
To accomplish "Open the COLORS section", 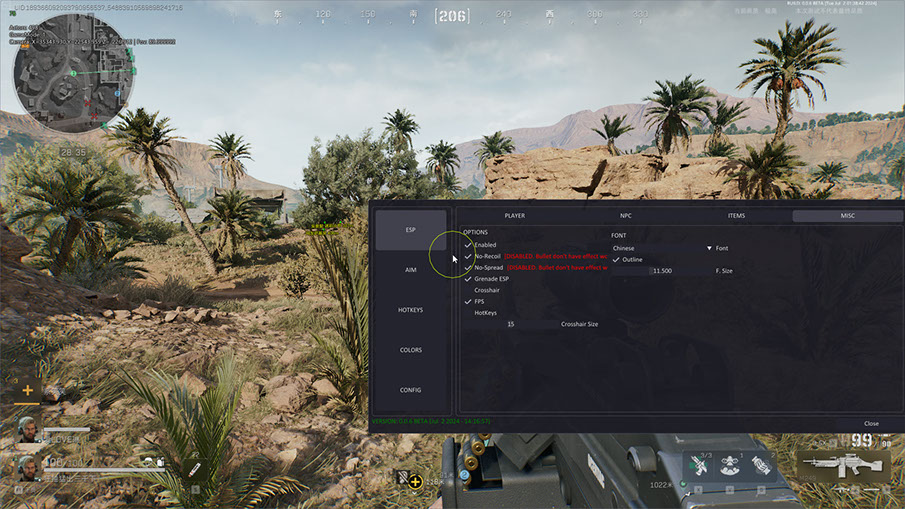I will pos(410,350).
